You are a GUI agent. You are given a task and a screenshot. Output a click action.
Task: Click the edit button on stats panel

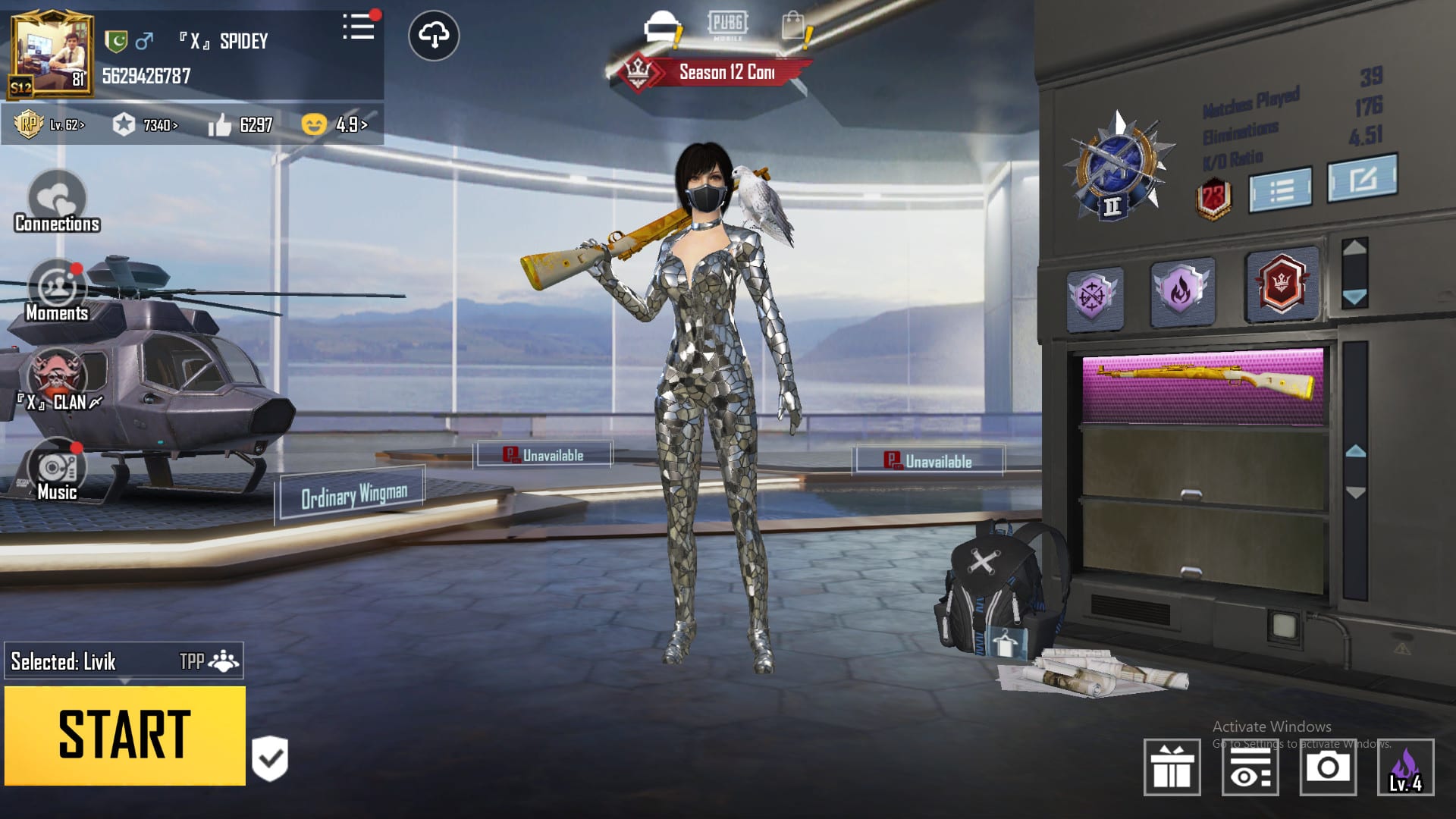tap(1362, 179)
